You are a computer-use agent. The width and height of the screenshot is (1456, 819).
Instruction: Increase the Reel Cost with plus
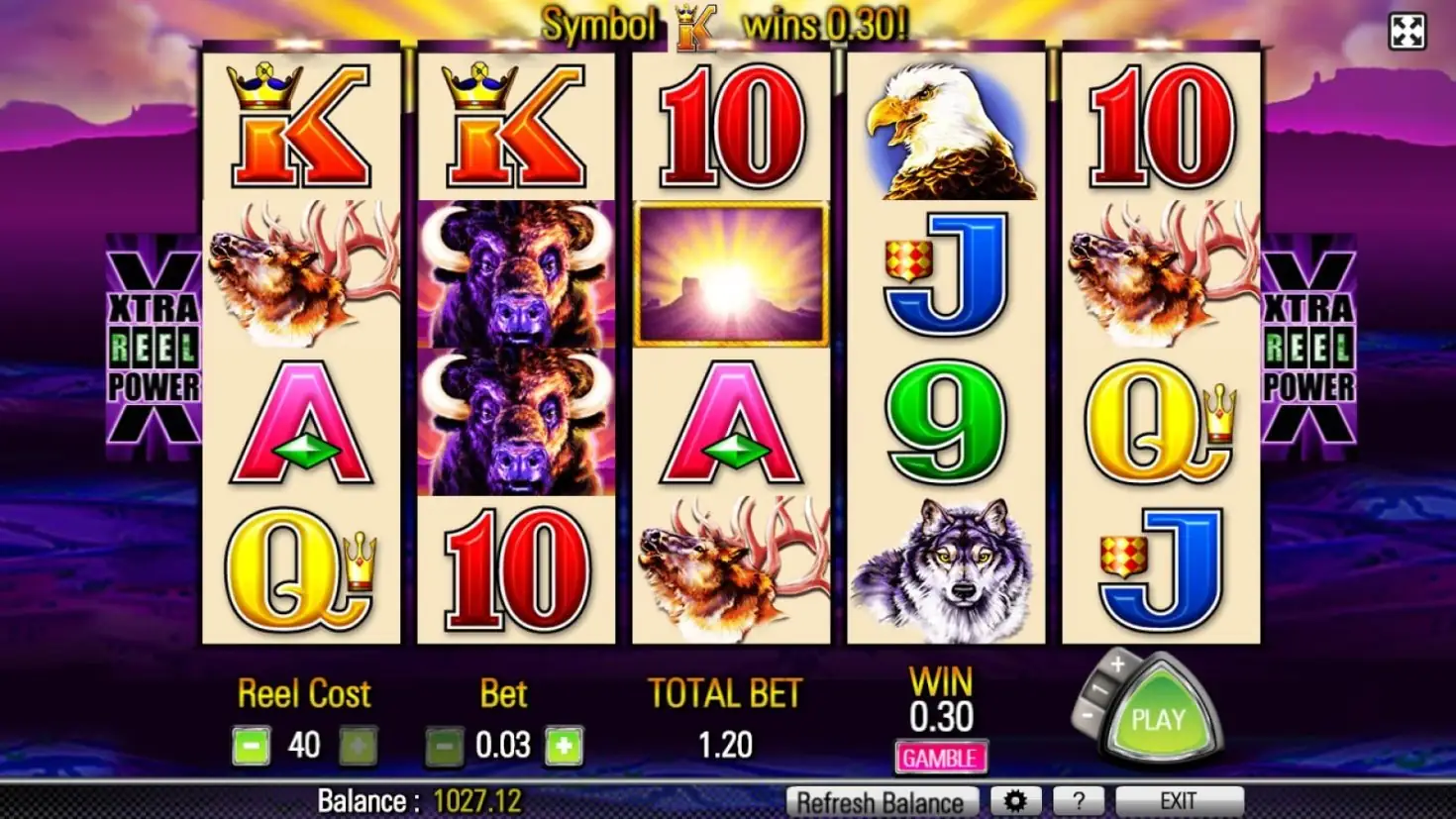click(360, 745)
